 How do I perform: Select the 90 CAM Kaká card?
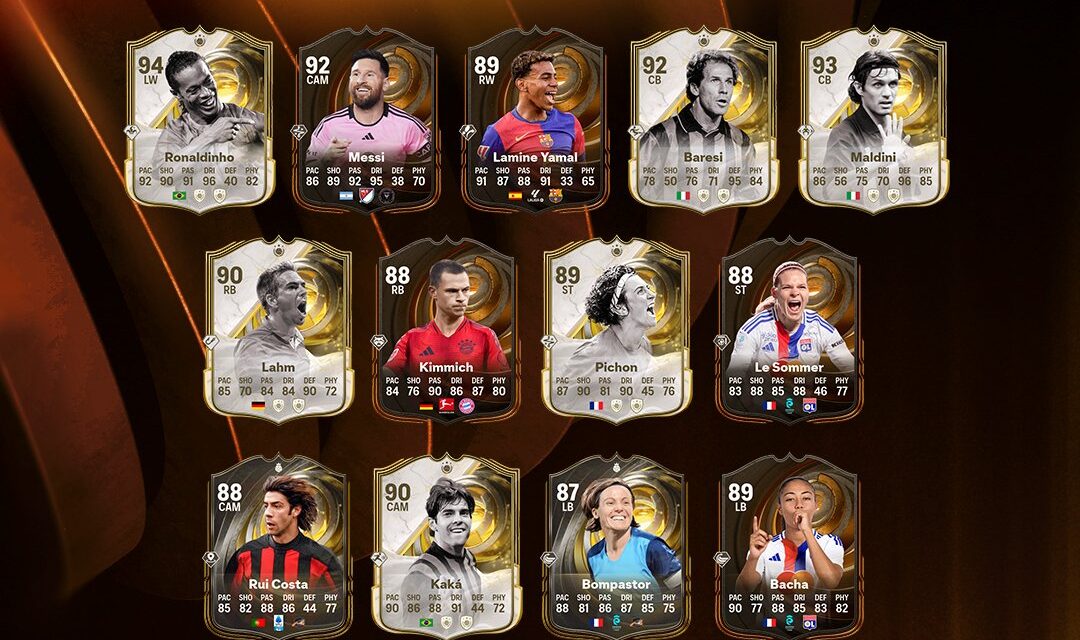447,546
